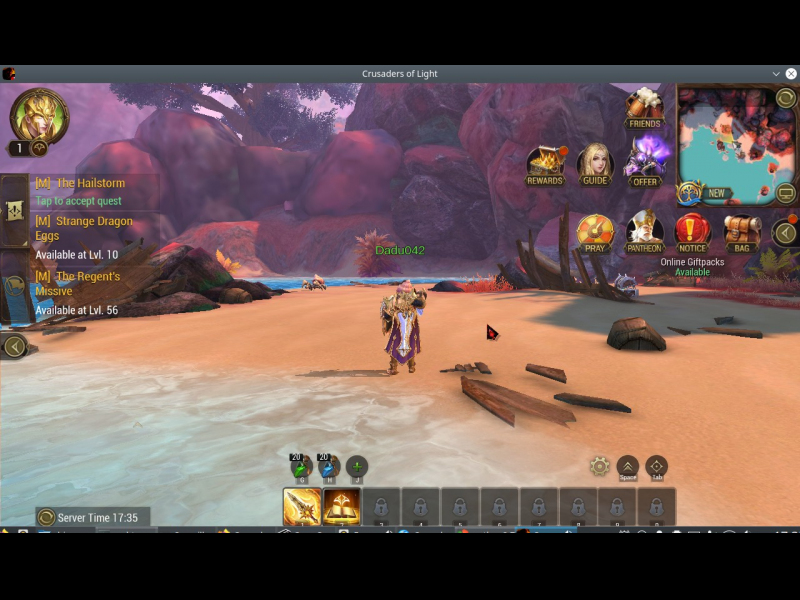
Task: Open the Friends menu
Action: [644, 108]
